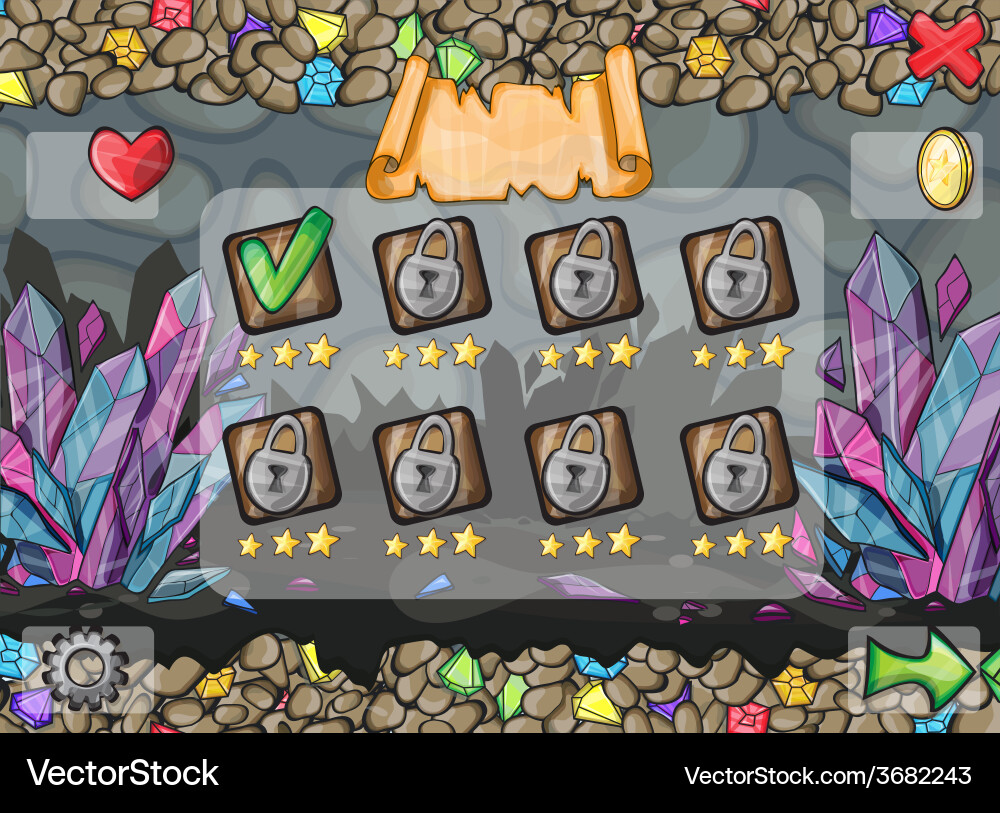Viewport: 1000px width, 813px height.
Task: Click the red heart lives icon
Action: [x=131, y=162]
